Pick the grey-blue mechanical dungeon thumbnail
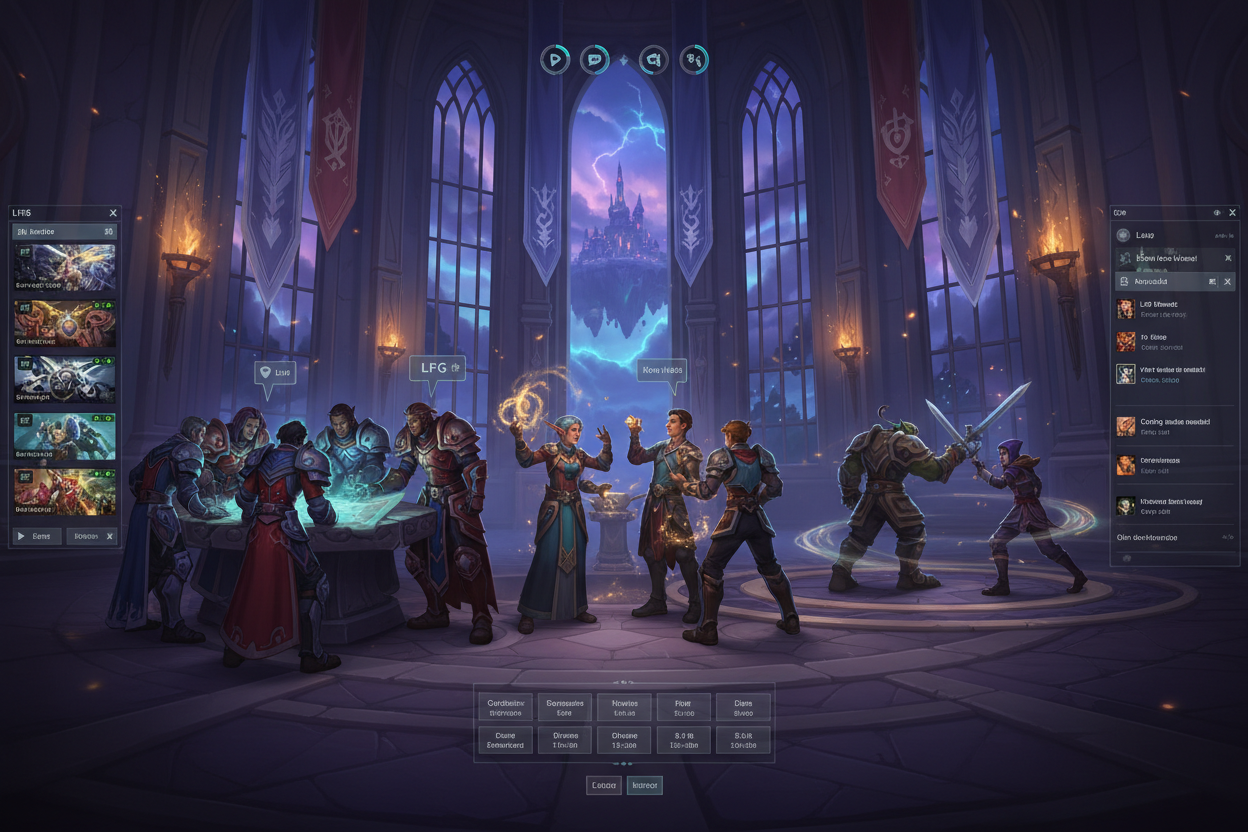This screenshot has height=832, width=1248. (x=64, y=380)
